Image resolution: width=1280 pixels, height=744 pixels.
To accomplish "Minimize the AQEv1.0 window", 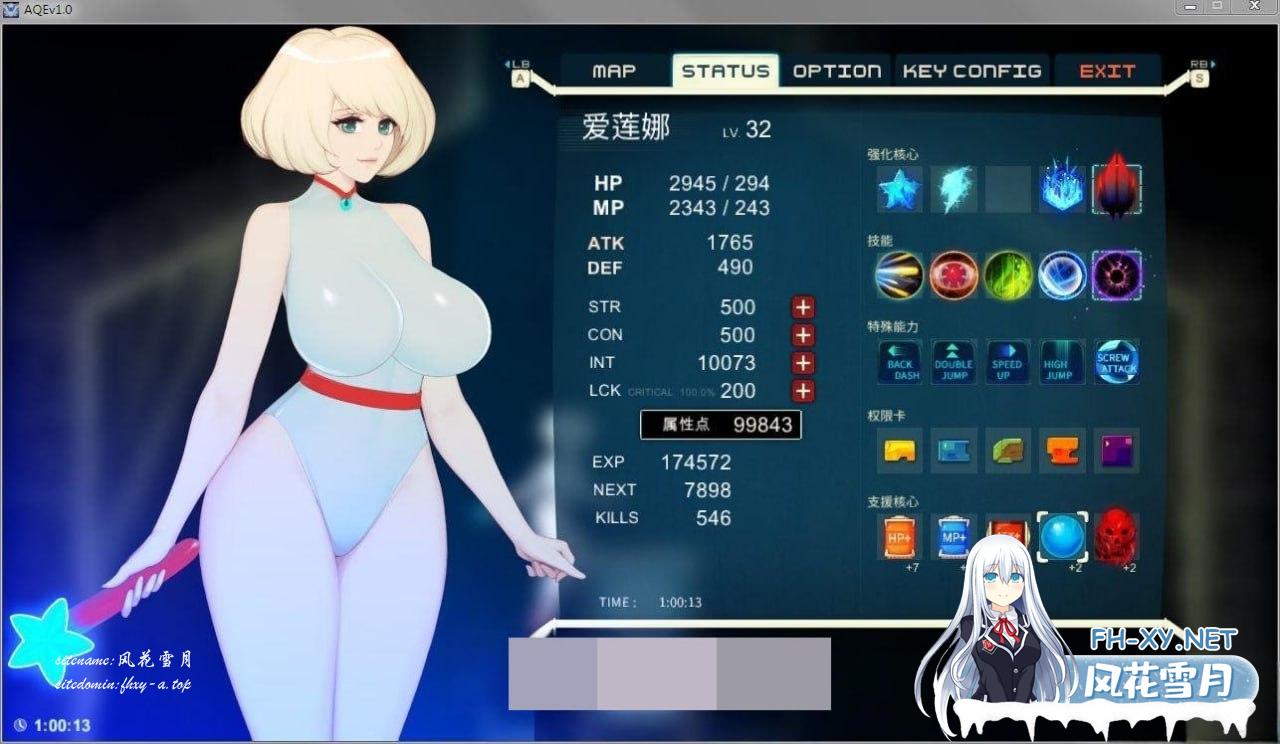I will 1191,8.
